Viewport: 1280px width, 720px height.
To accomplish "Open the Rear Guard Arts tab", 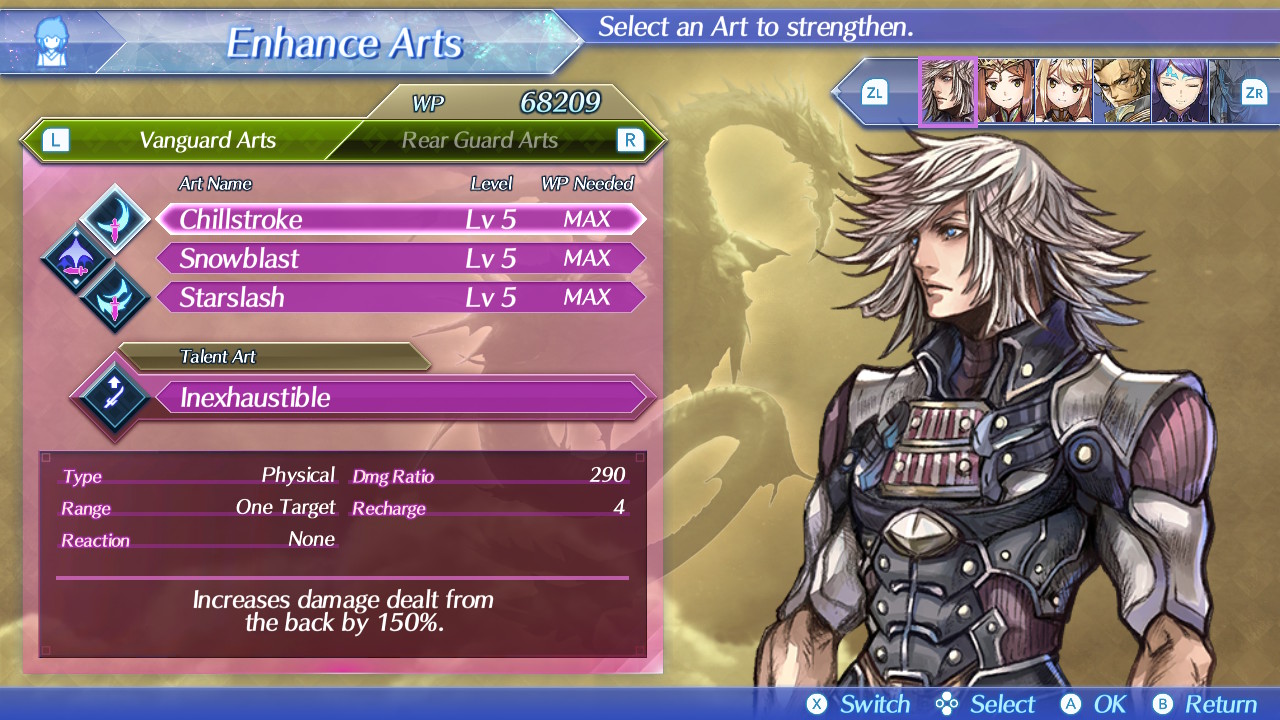I will click(480, 140).
